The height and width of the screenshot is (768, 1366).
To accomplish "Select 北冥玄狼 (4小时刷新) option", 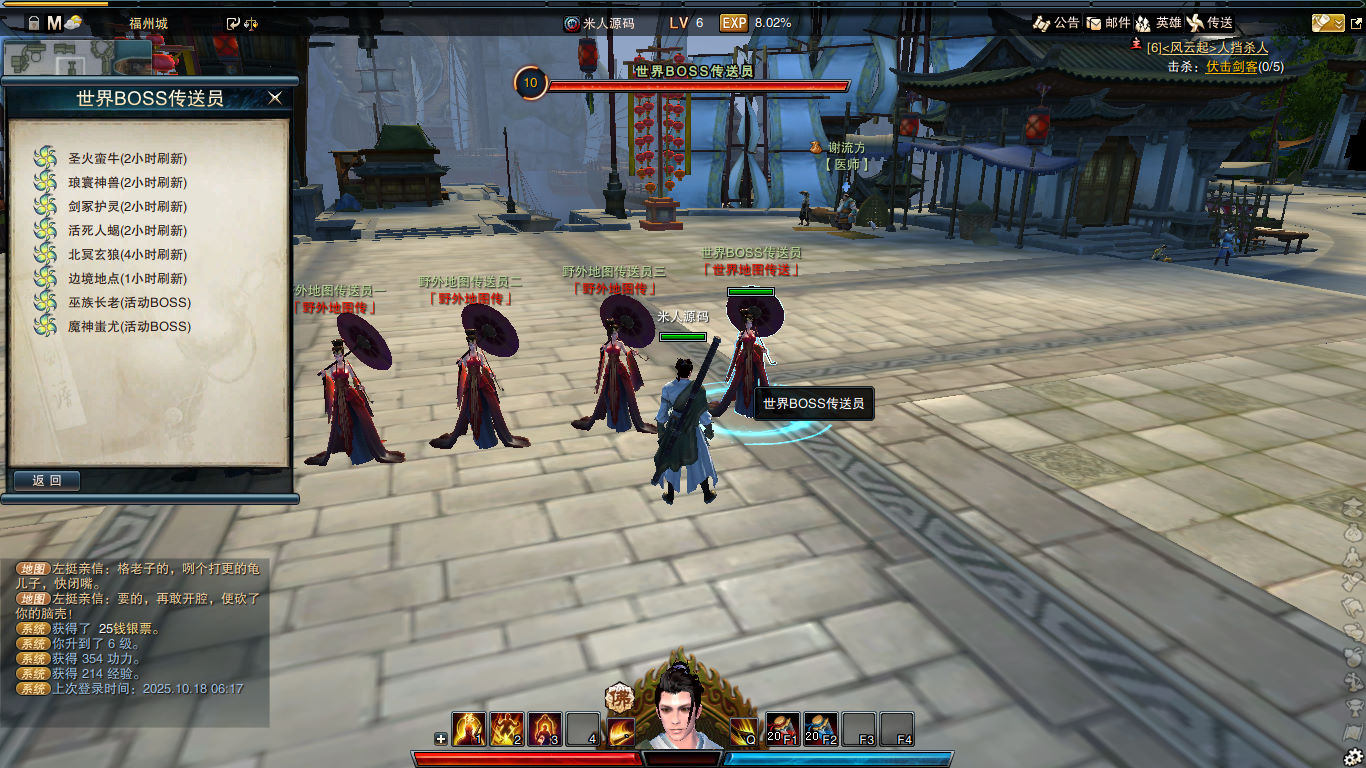I will tap(127, 254).
